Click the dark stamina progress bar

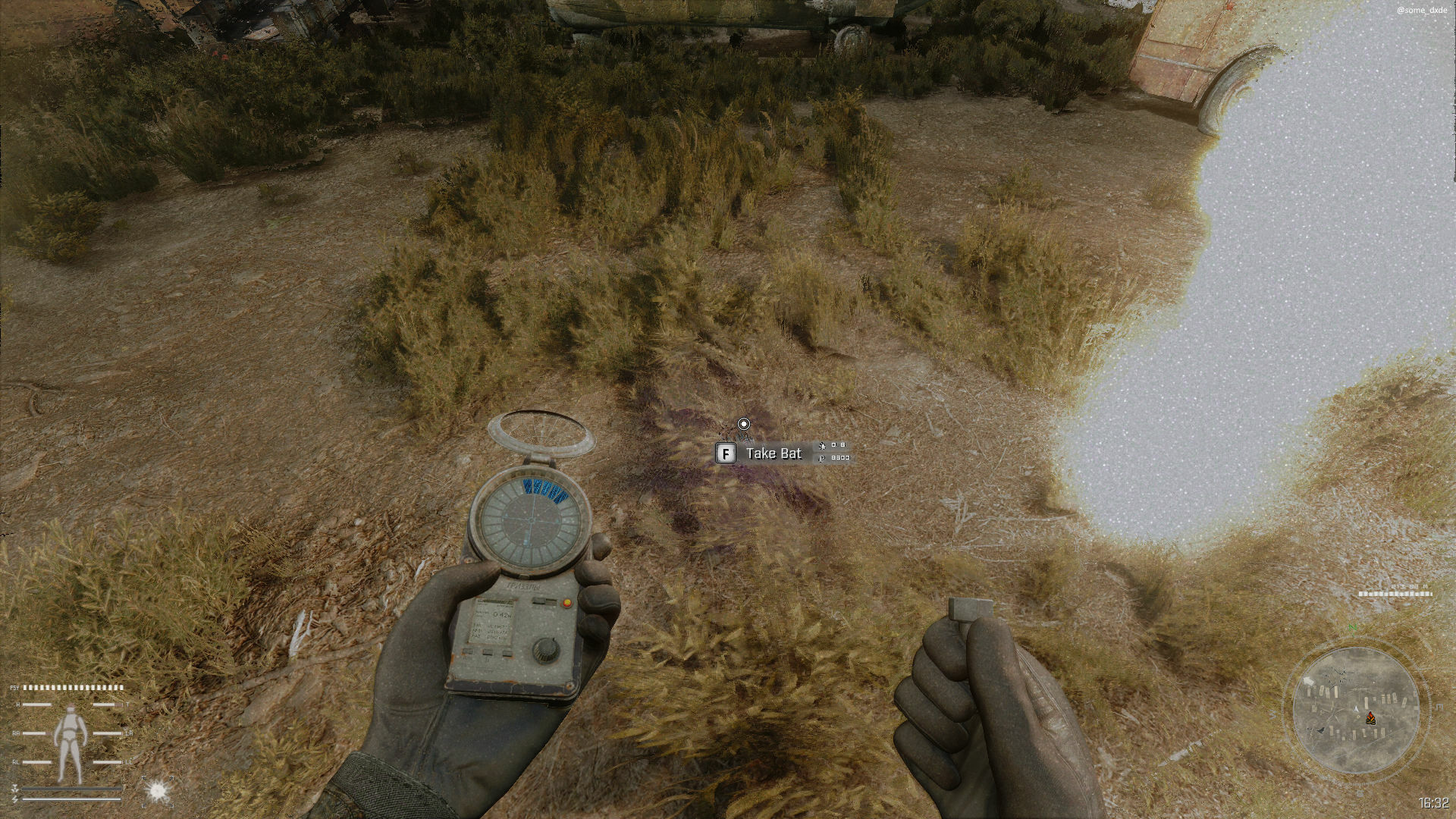[x=73, y=788]
